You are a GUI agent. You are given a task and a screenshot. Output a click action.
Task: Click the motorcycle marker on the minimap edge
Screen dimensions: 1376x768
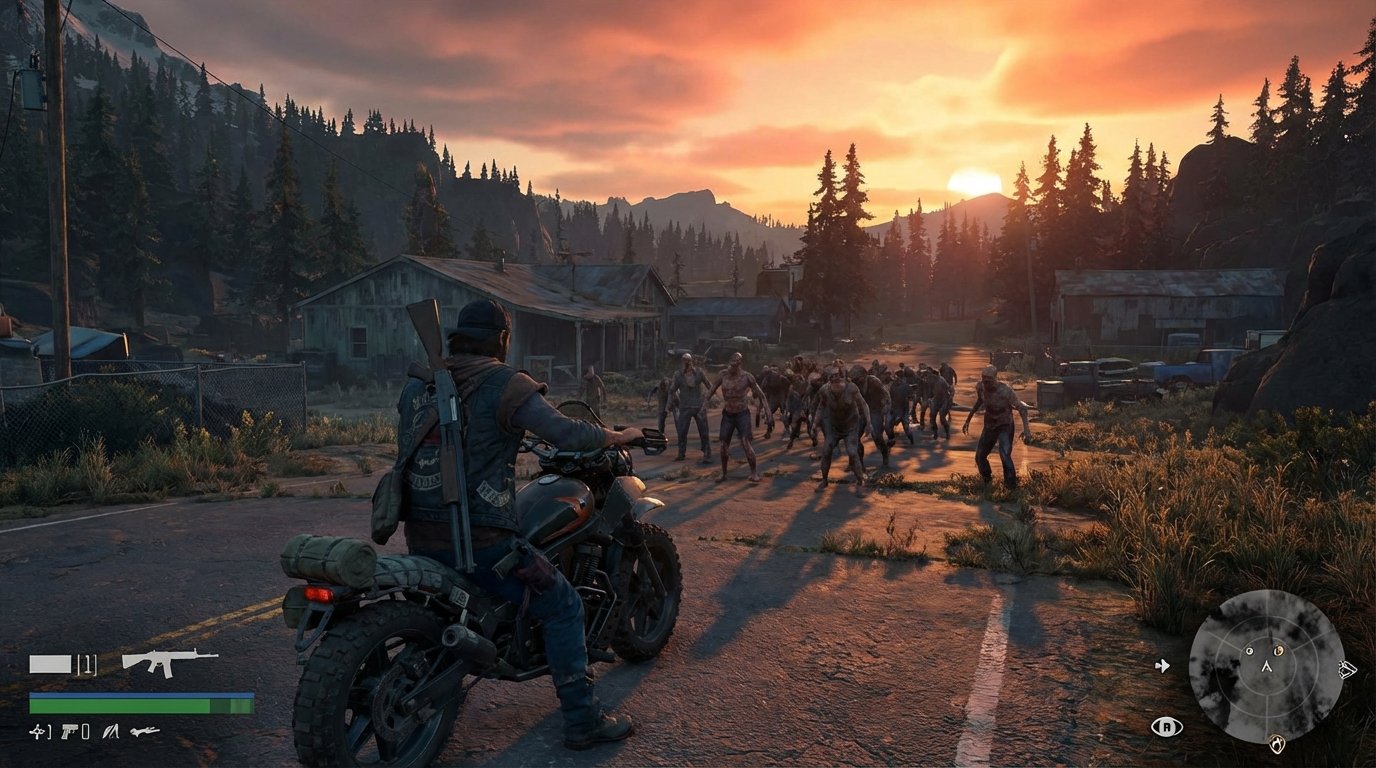click(x=1347, y=669)
